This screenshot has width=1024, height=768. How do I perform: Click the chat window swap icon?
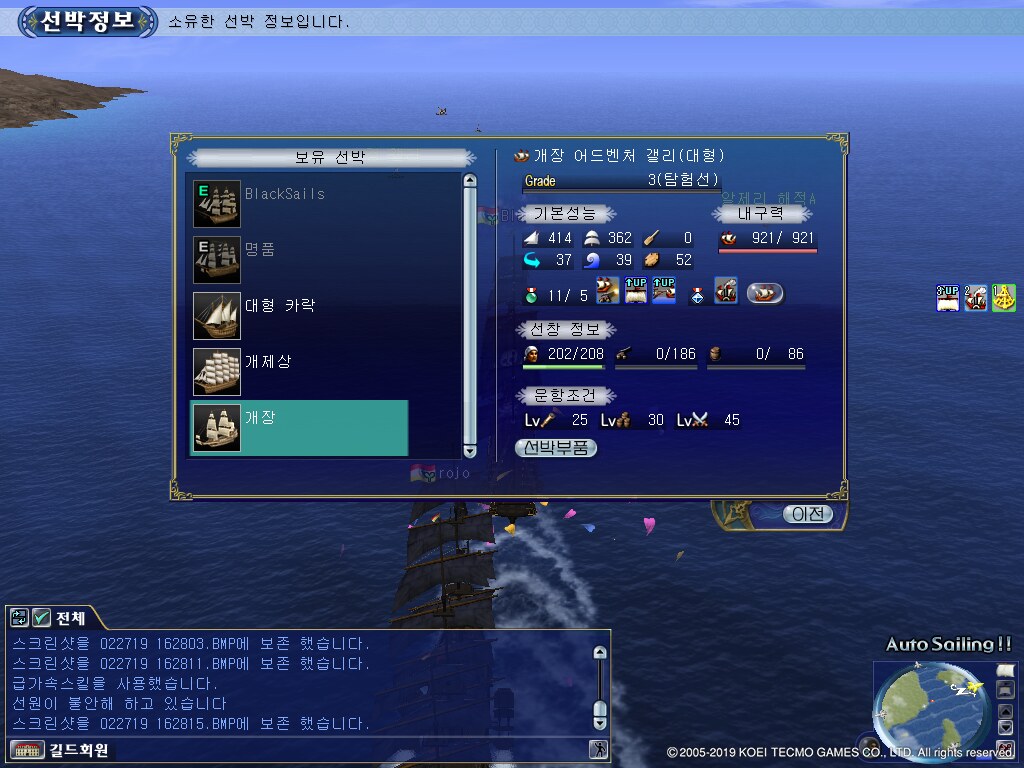pyautogui.click(x=20, y=617)
